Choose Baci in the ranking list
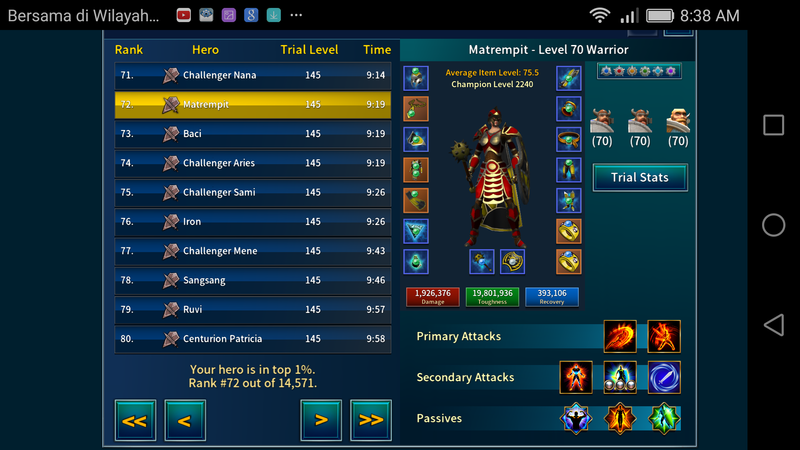 252,134
